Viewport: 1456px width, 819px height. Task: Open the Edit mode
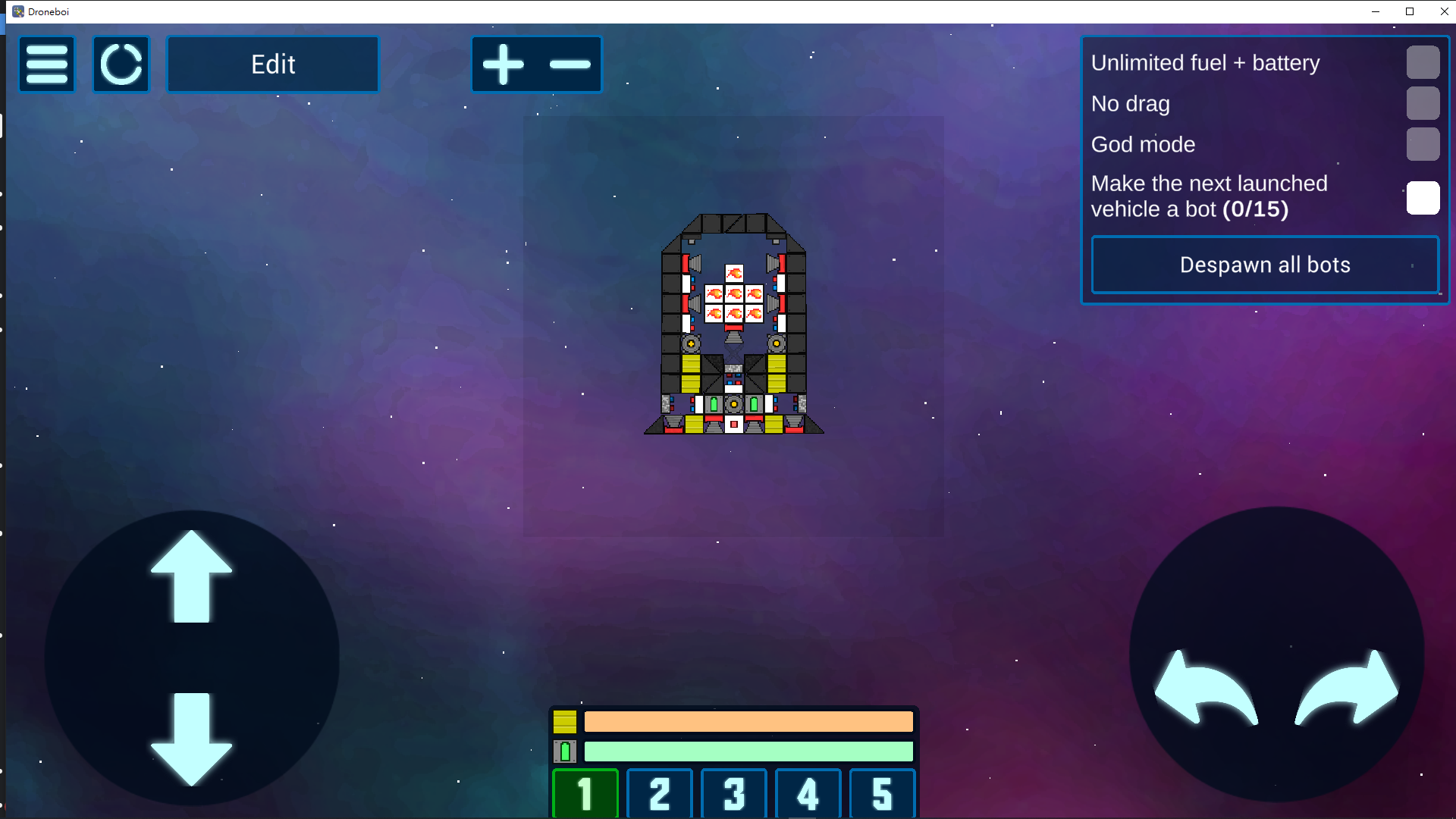273,64
